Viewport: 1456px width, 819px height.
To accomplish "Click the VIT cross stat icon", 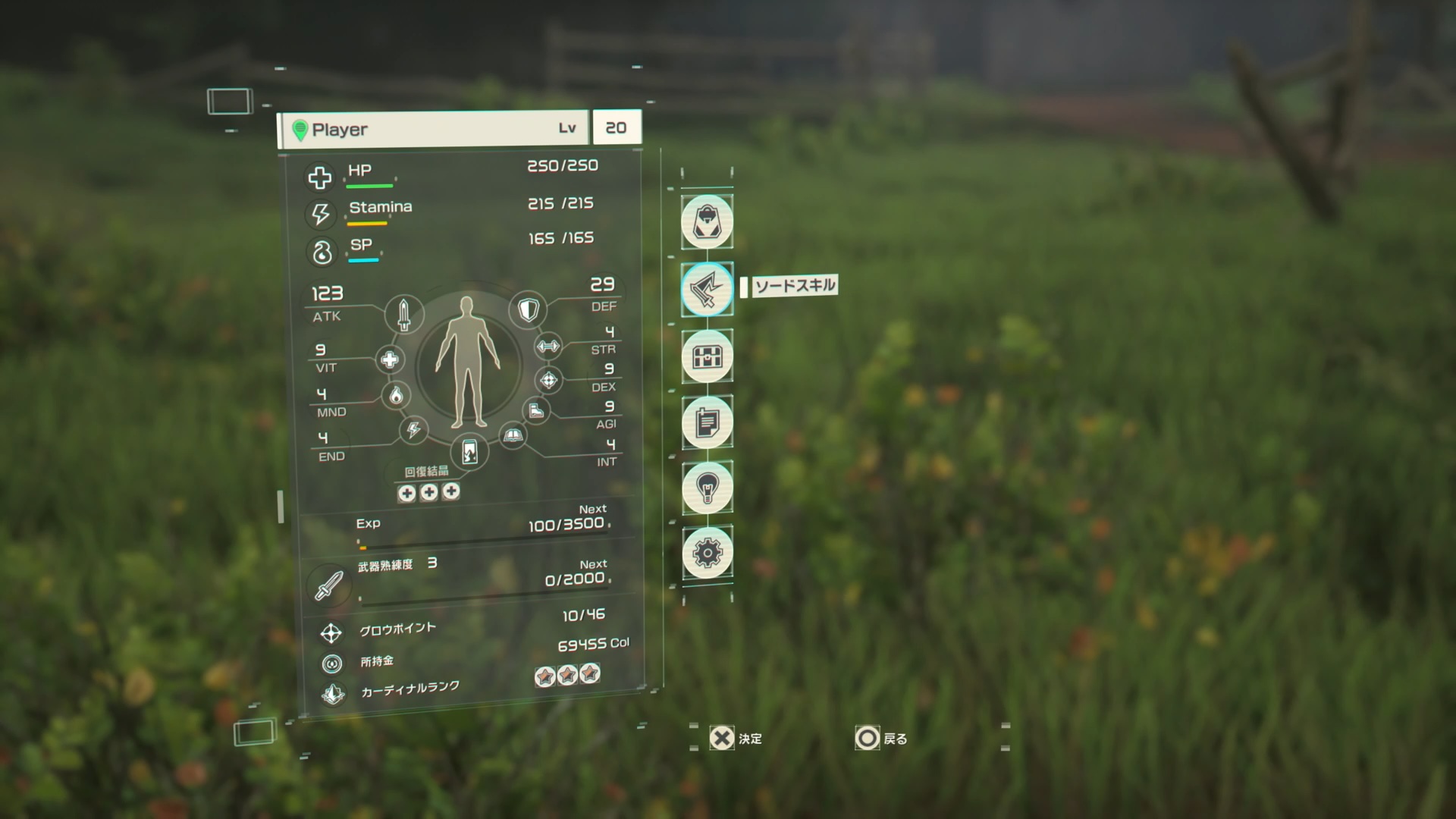I will tap(391, 361).
